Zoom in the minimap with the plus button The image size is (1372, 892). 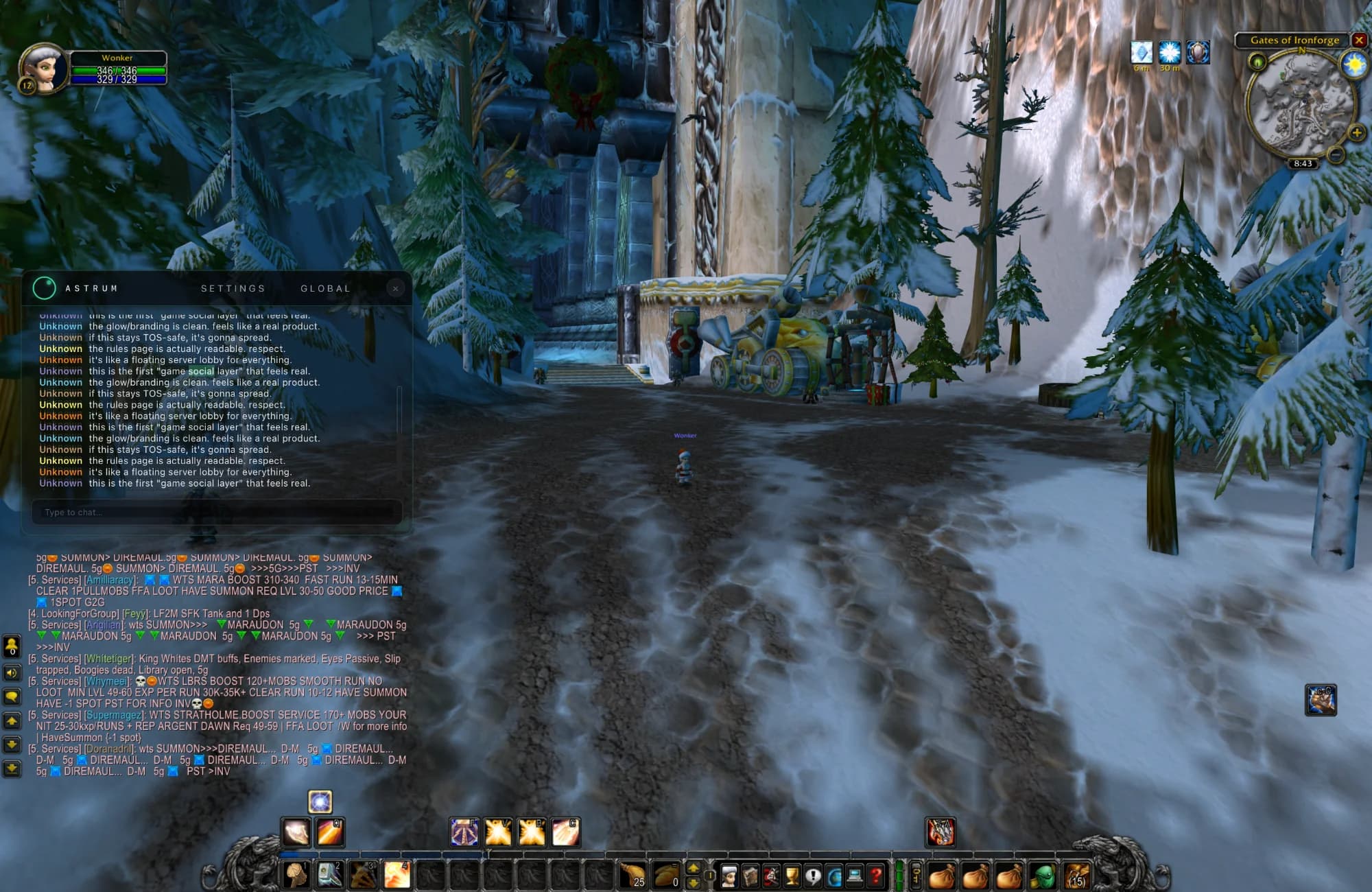pyautogui.click(x=1357, y=132)
